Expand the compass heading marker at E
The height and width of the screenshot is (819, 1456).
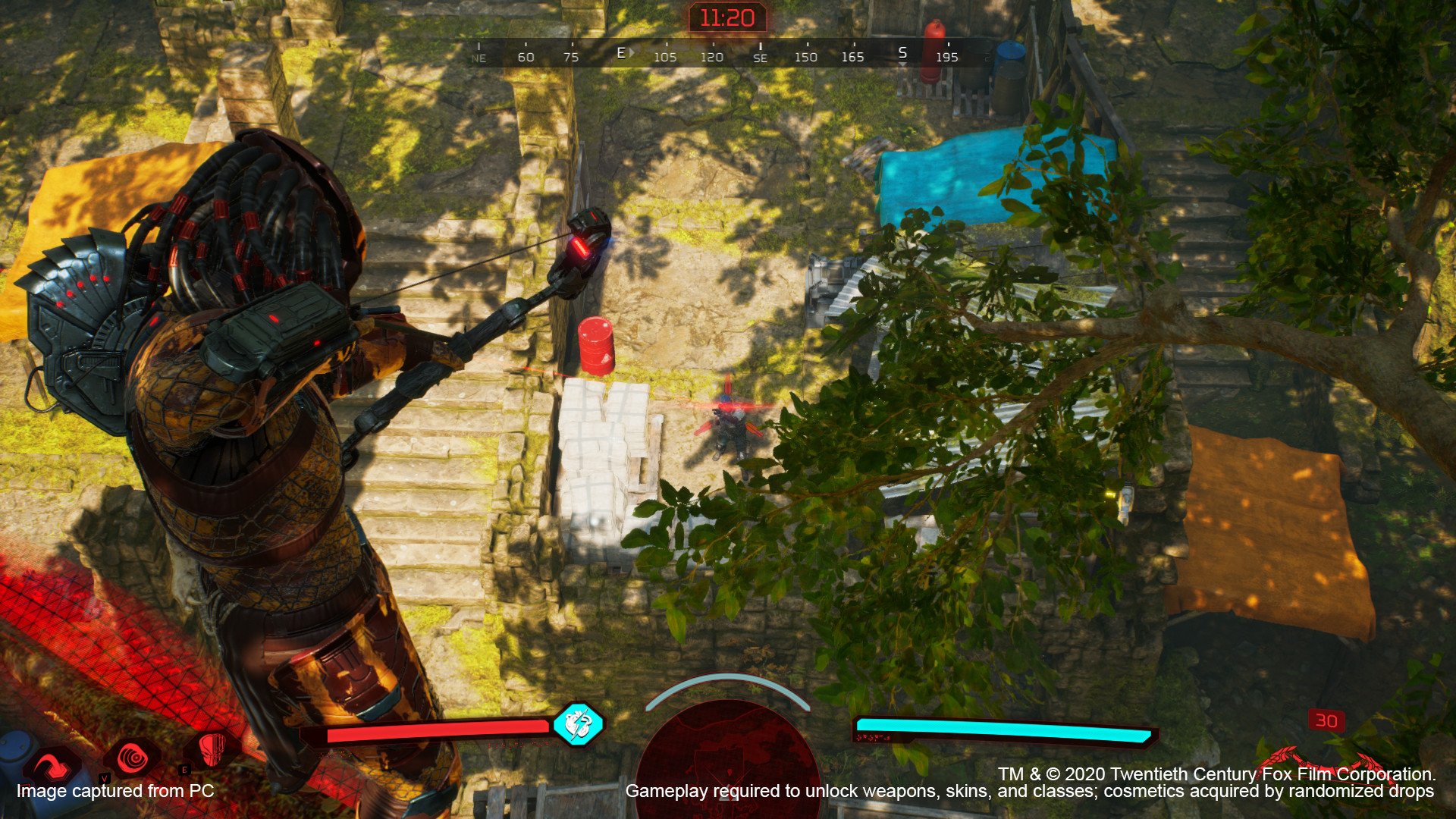620,53
